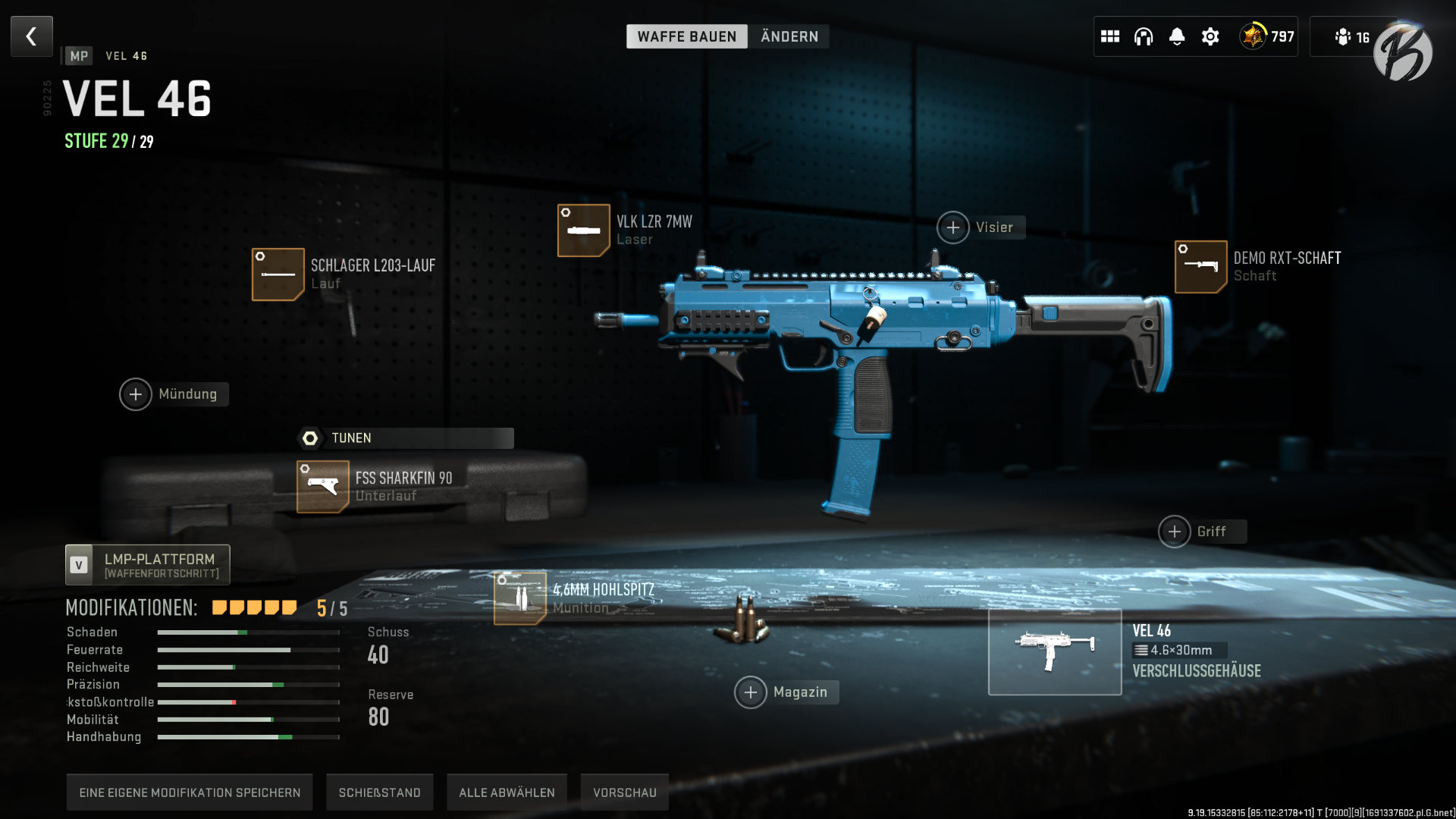Switch to the ÄNDERN tab
Screen dimensions: 1456x819
(789, 36)
